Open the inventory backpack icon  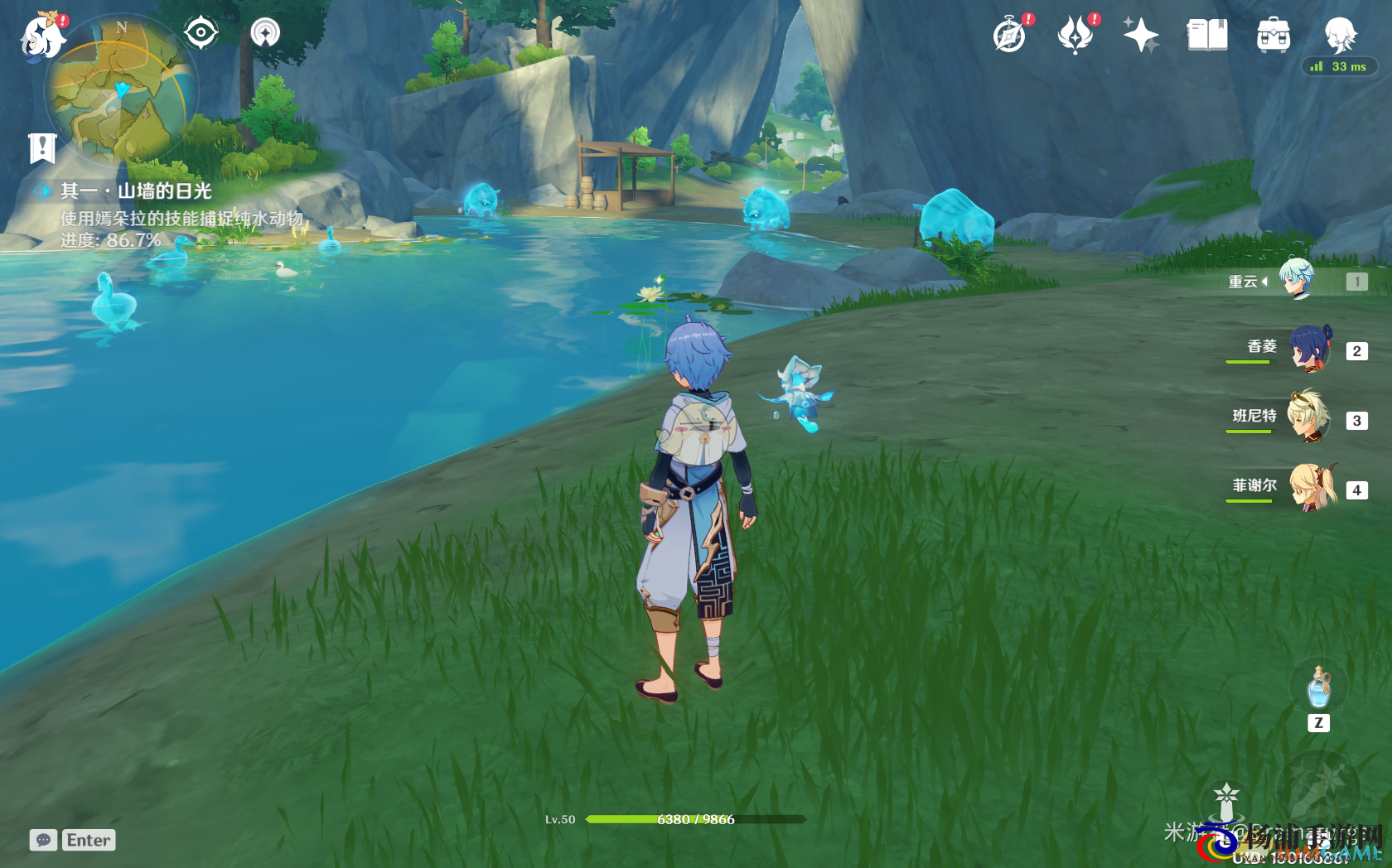click(1273, 36)
